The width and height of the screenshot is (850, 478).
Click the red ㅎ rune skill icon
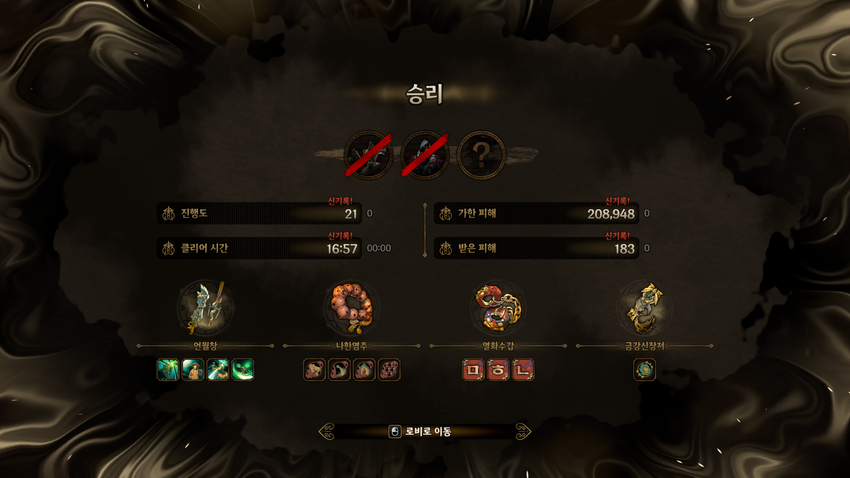coord(498,370)
